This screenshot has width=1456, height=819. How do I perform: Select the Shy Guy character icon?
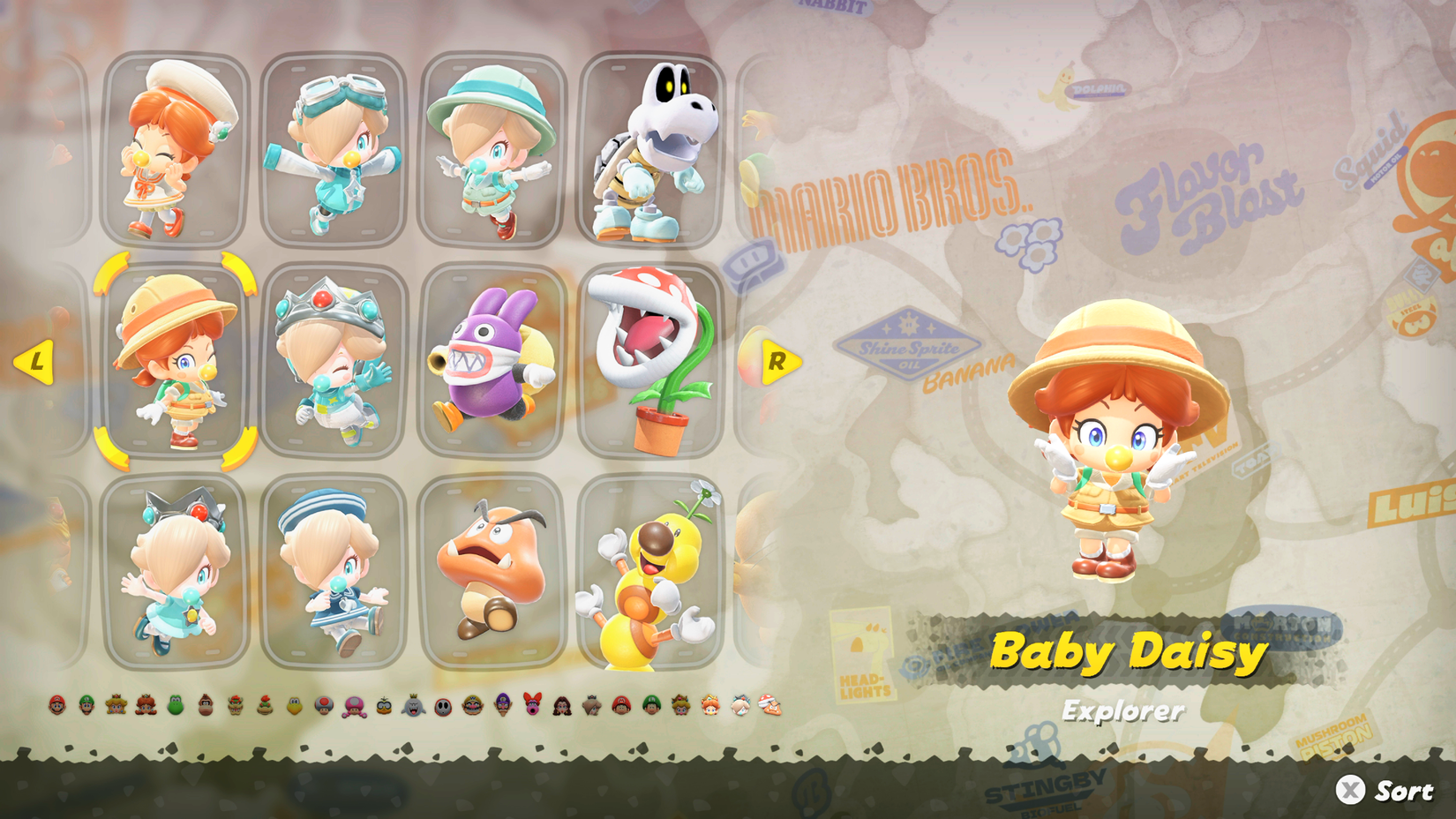click(442, 706)
